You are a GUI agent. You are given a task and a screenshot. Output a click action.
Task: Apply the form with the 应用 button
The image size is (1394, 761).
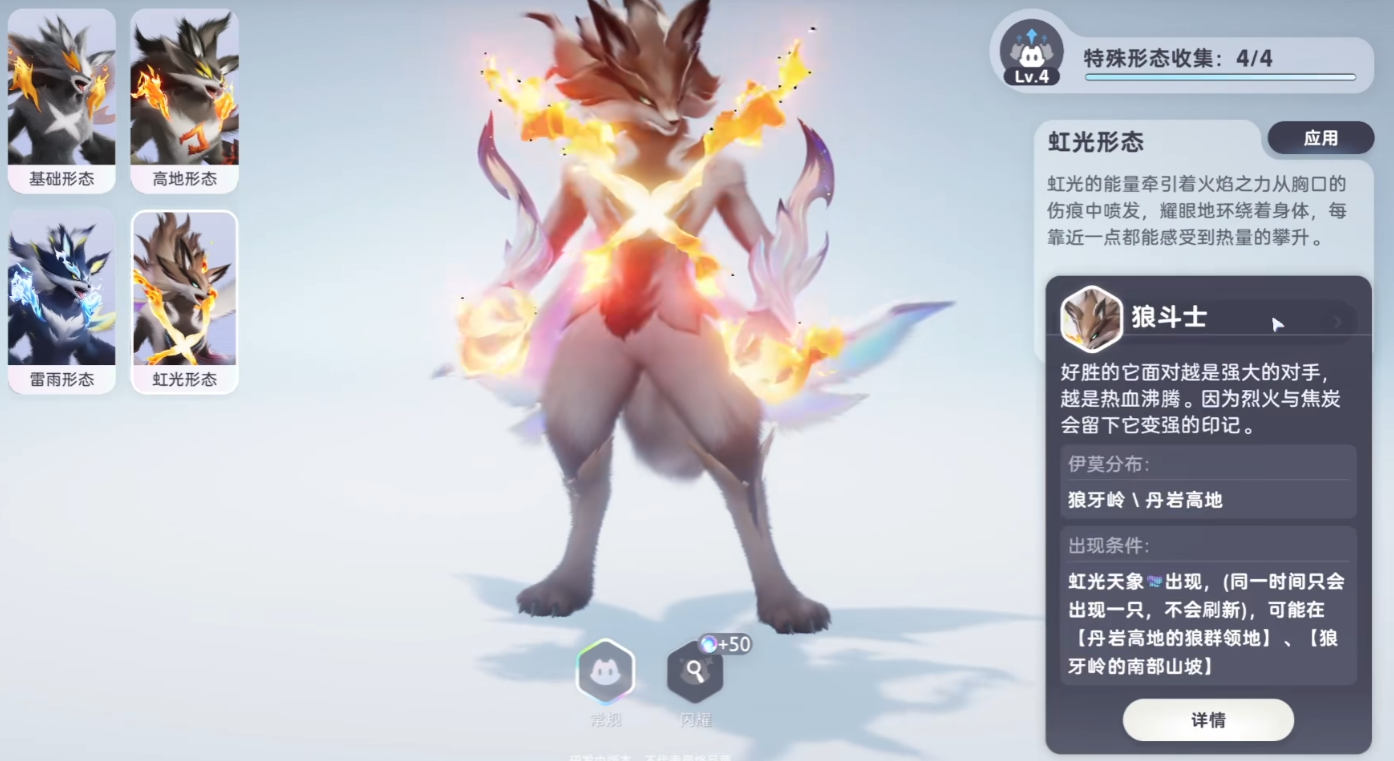coord(1320,139)
